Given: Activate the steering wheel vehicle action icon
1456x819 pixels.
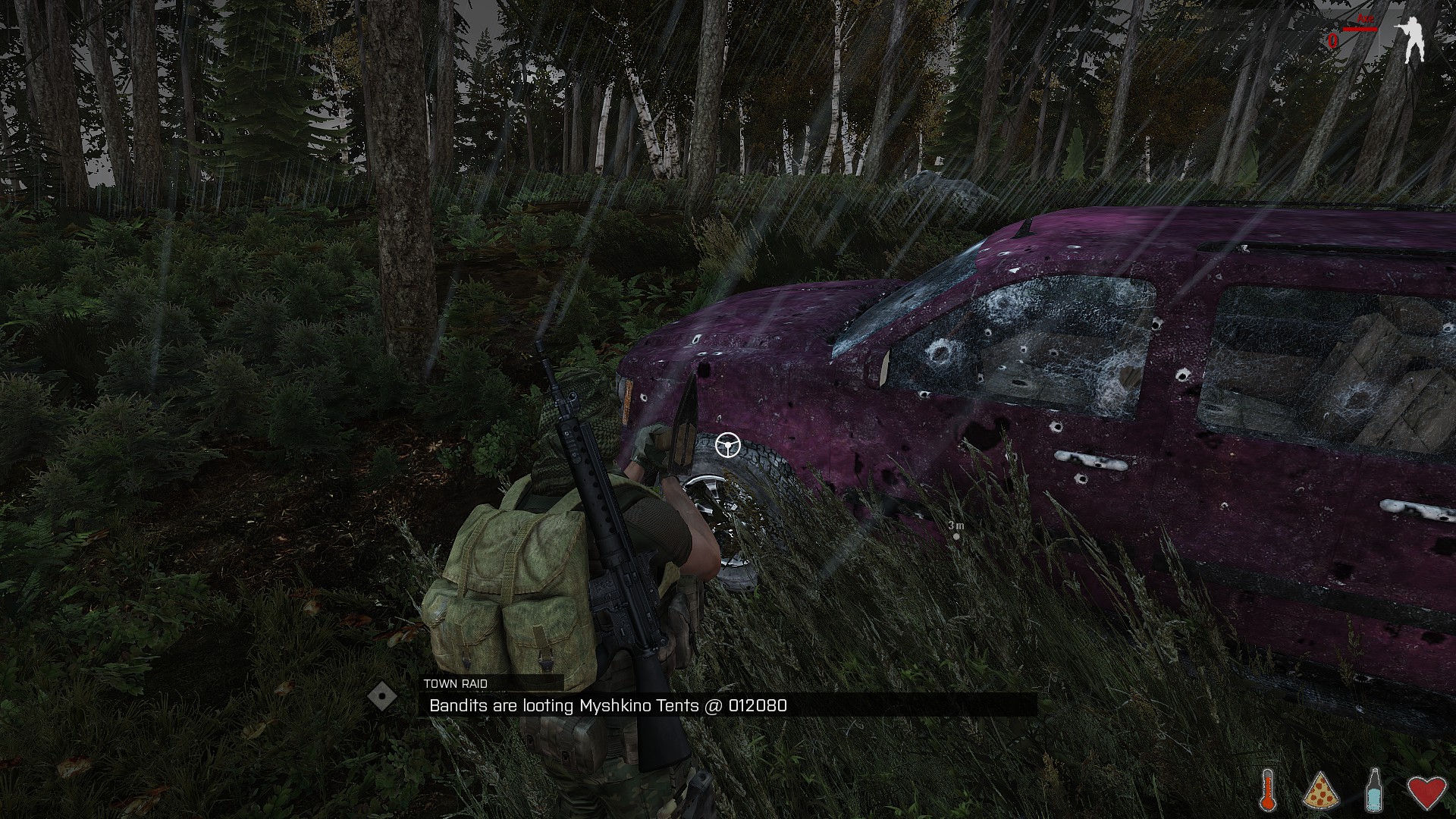Looking at the screenshot, I should [728, 445].
